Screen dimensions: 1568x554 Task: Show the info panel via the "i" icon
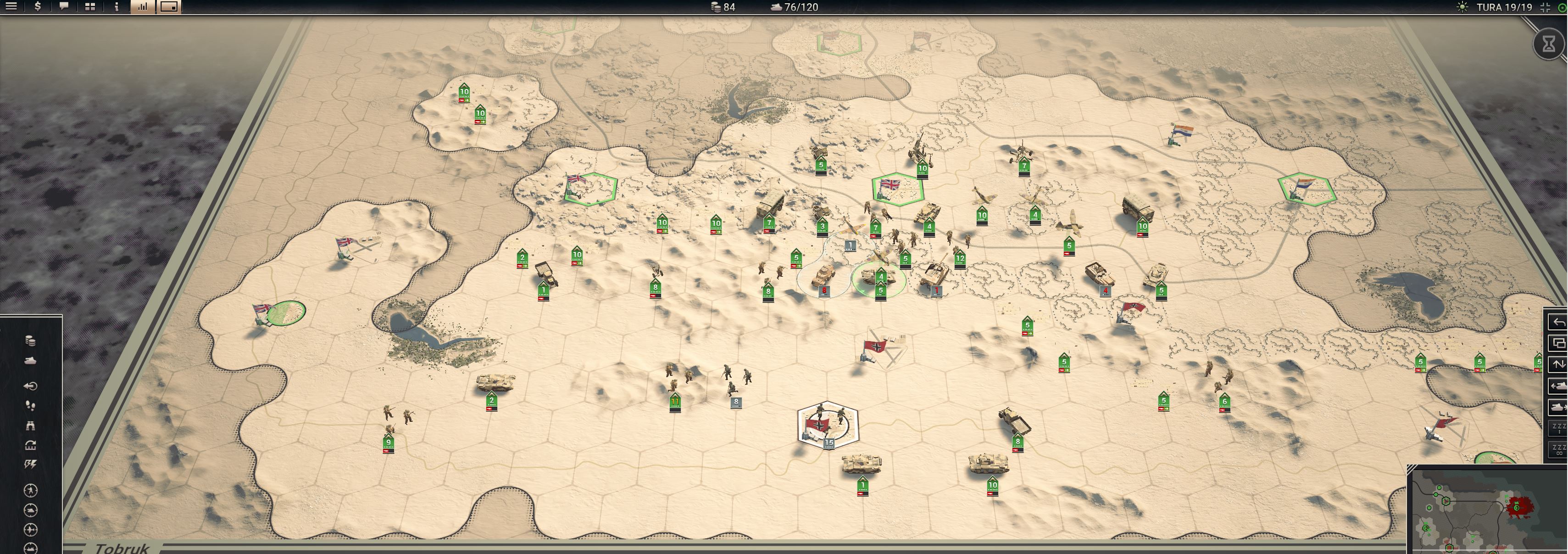click(116, 7)
